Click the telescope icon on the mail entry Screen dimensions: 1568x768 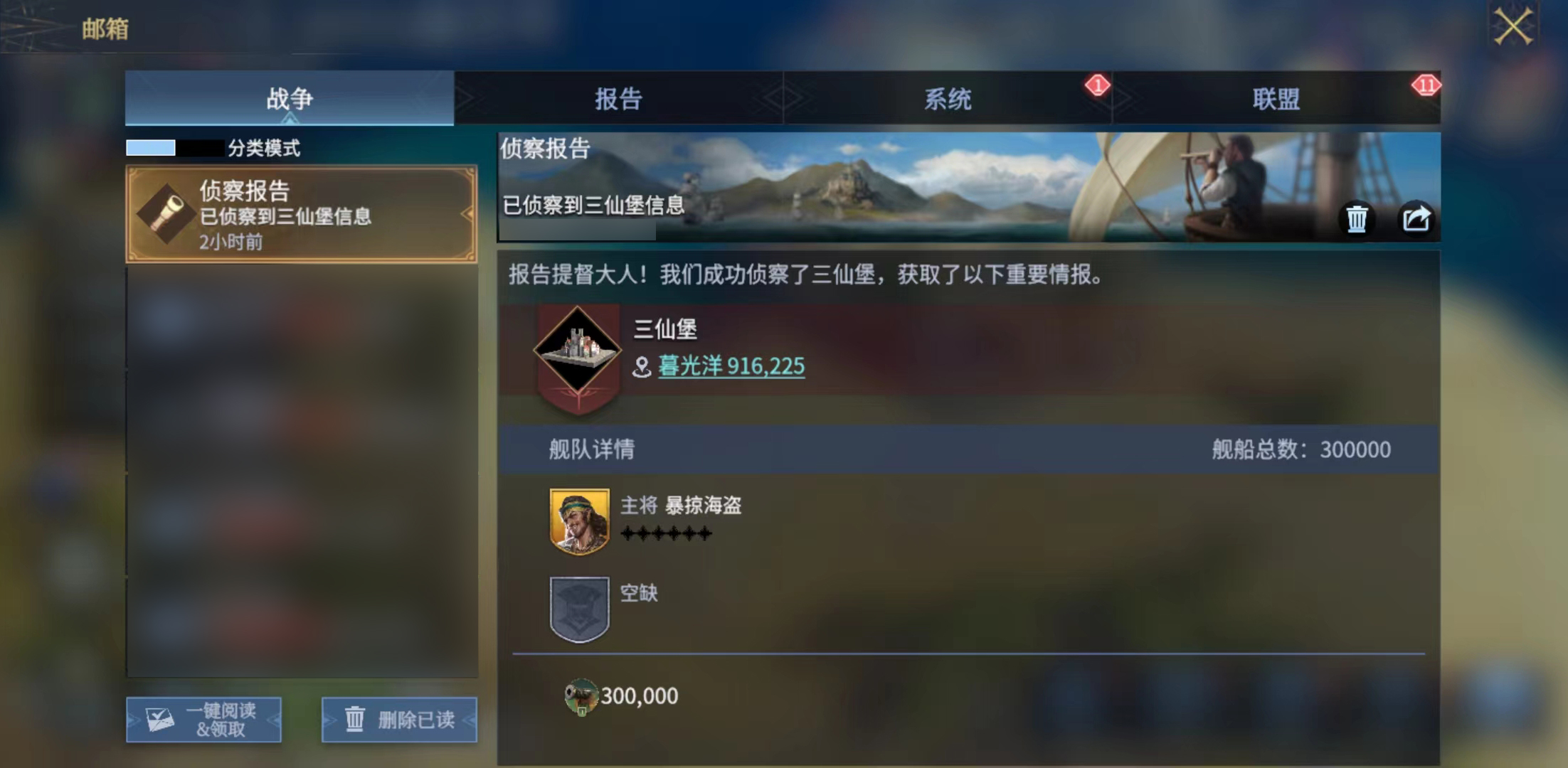(165, 212)
